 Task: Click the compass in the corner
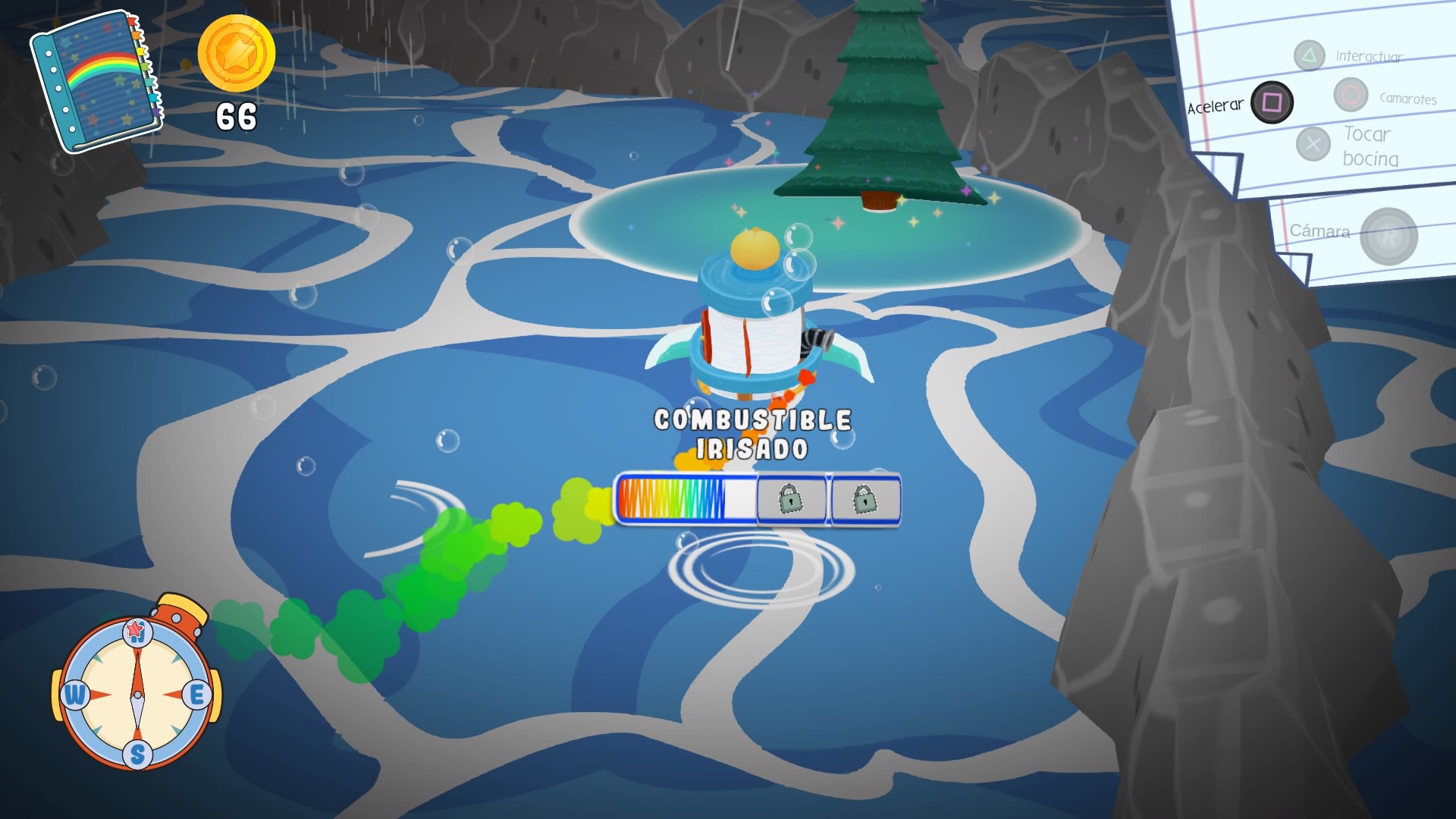tap(137, 692)
